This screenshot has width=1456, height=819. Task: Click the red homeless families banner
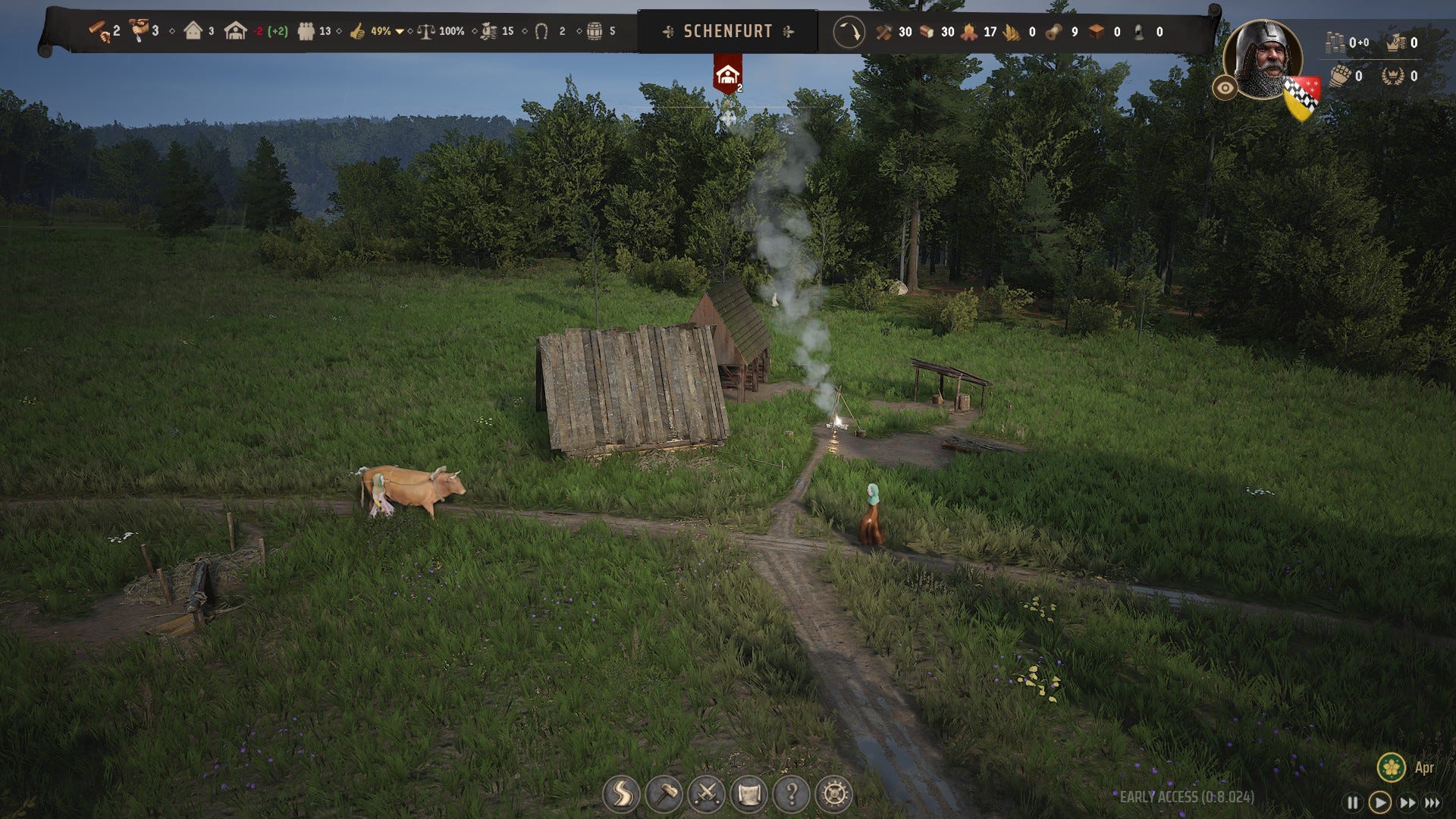pyautogui.click(x=727, y=74)
